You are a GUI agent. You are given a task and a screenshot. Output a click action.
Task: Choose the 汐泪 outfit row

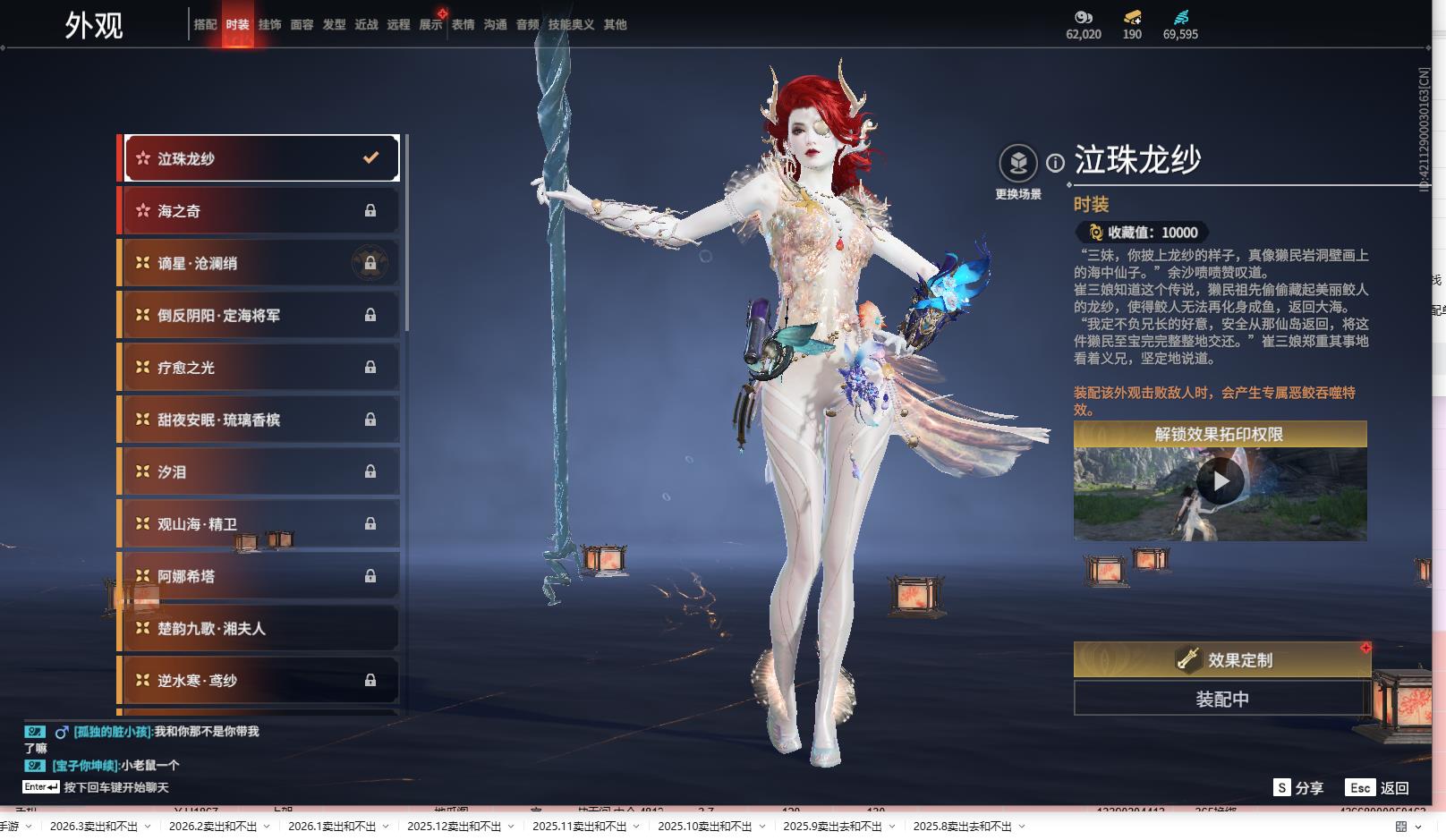(259, 471)
